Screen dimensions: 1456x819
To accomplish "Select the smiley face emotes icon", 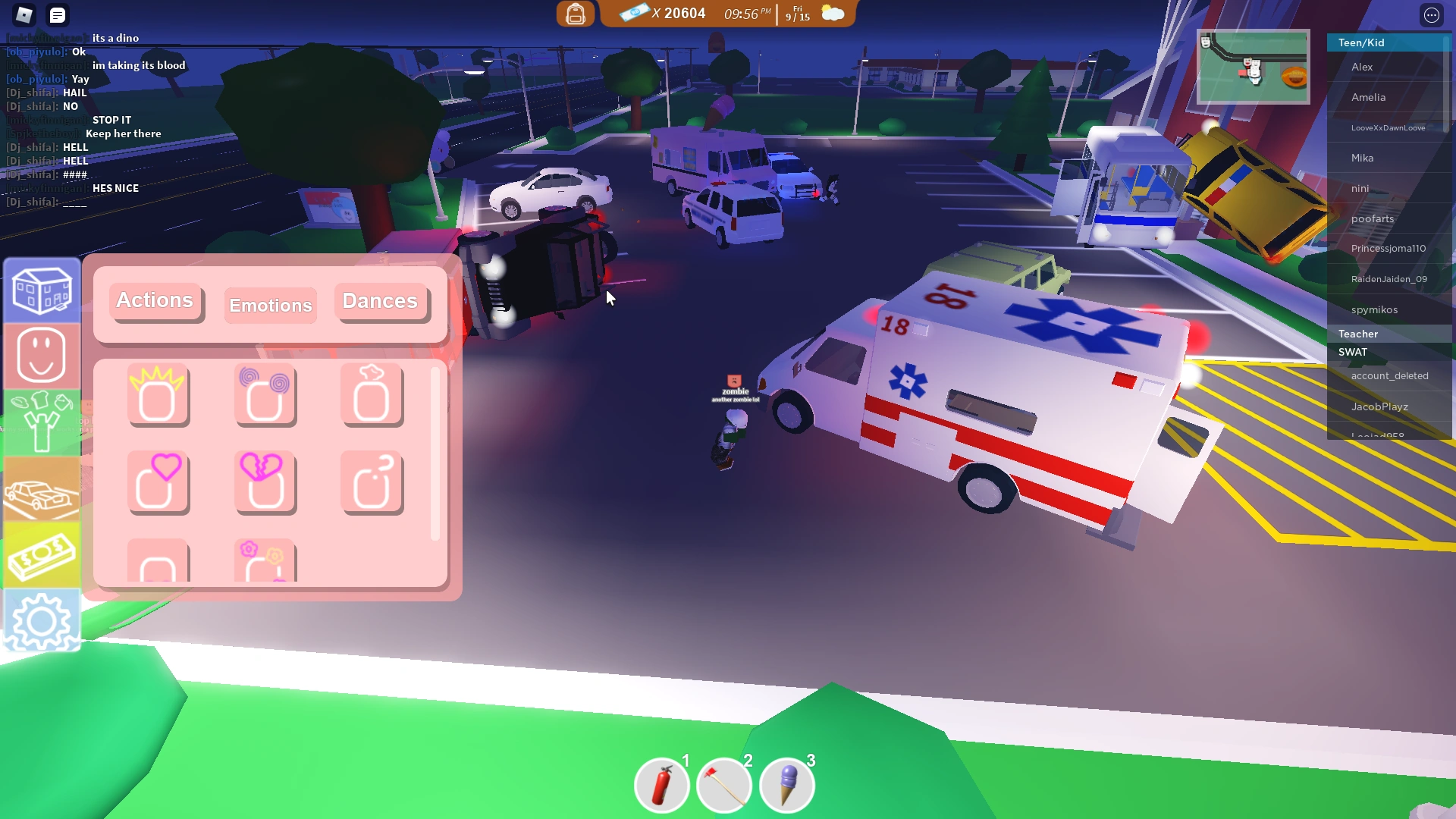I will coord(42,356).
